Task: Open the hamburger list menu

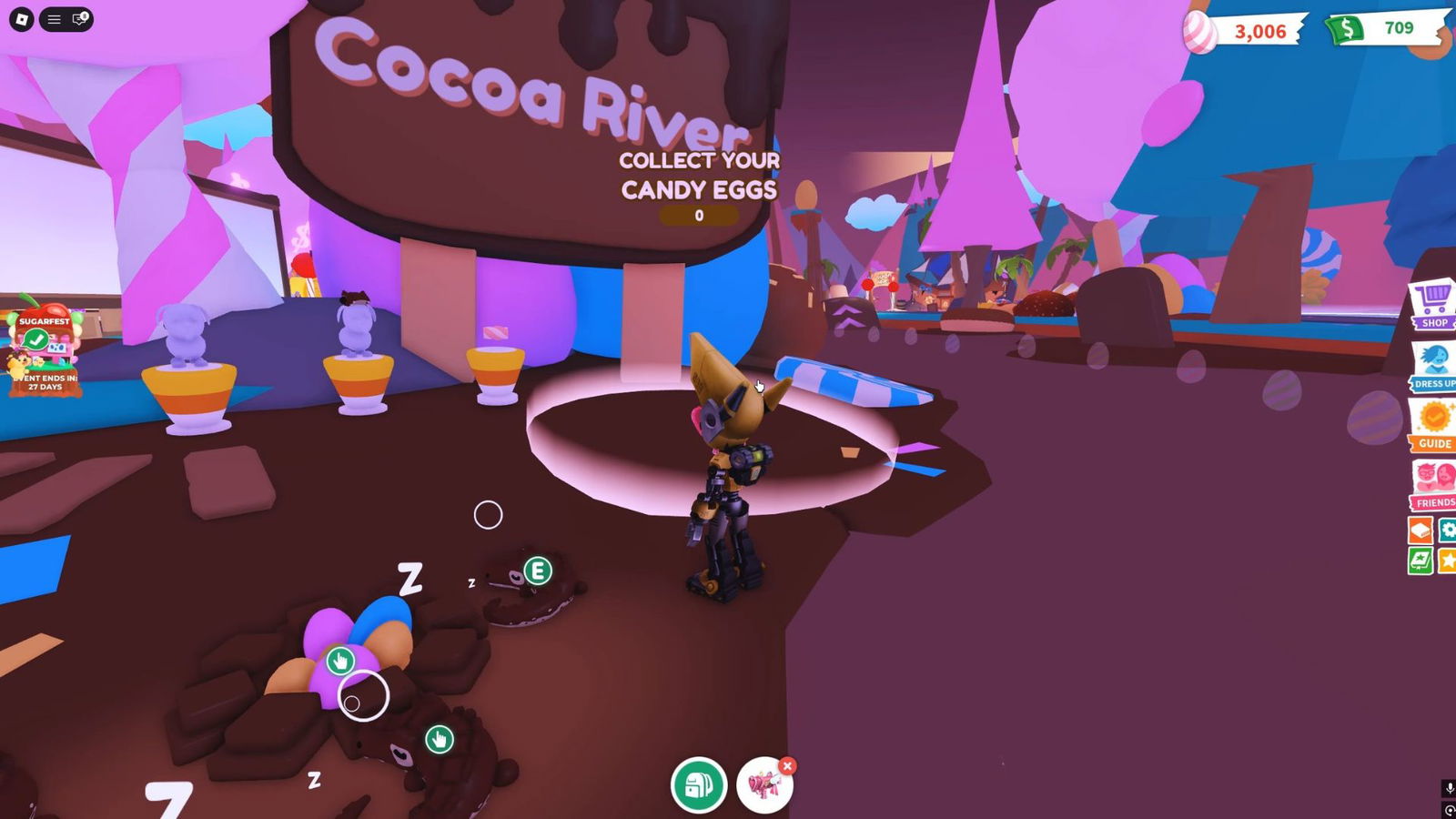Action: click(x=54, y=19)
